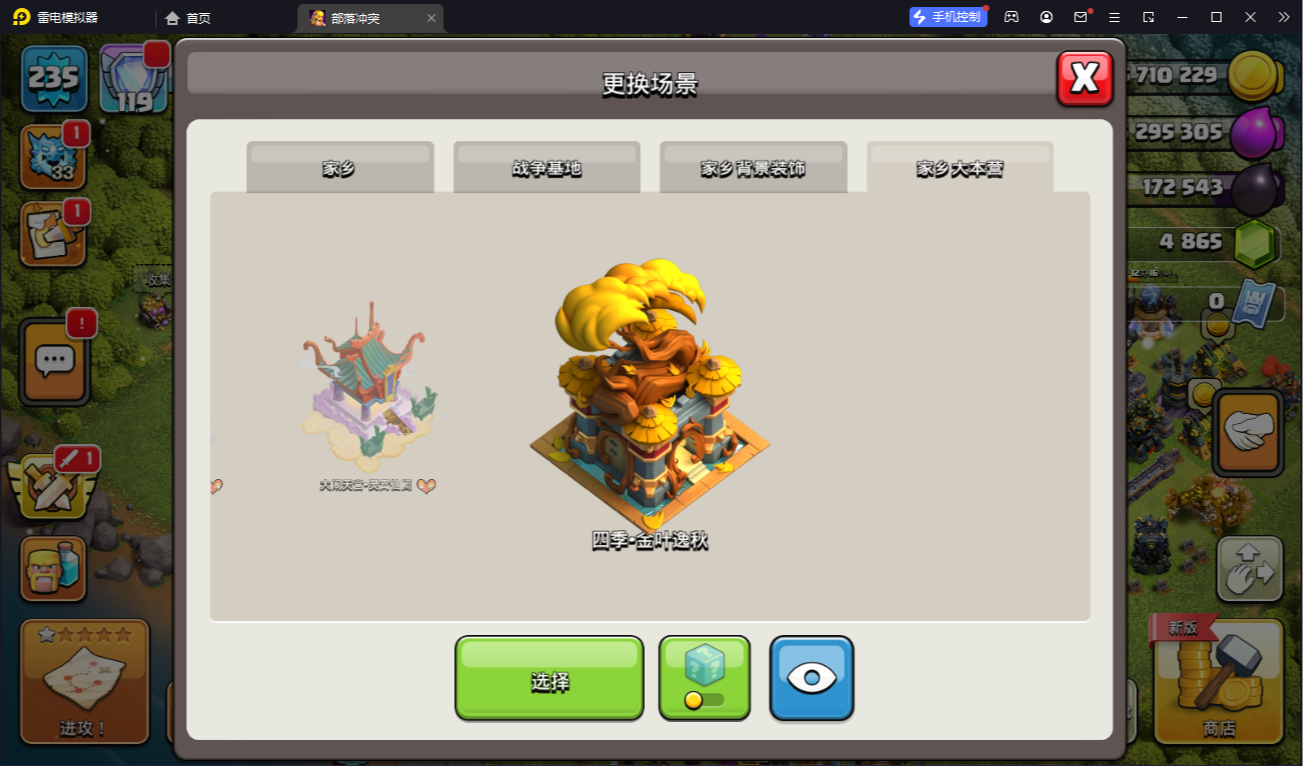Close the 更换场景 dialog with red X
1303x766 pixels.
pyautogui.click(x=1085, y=78)
